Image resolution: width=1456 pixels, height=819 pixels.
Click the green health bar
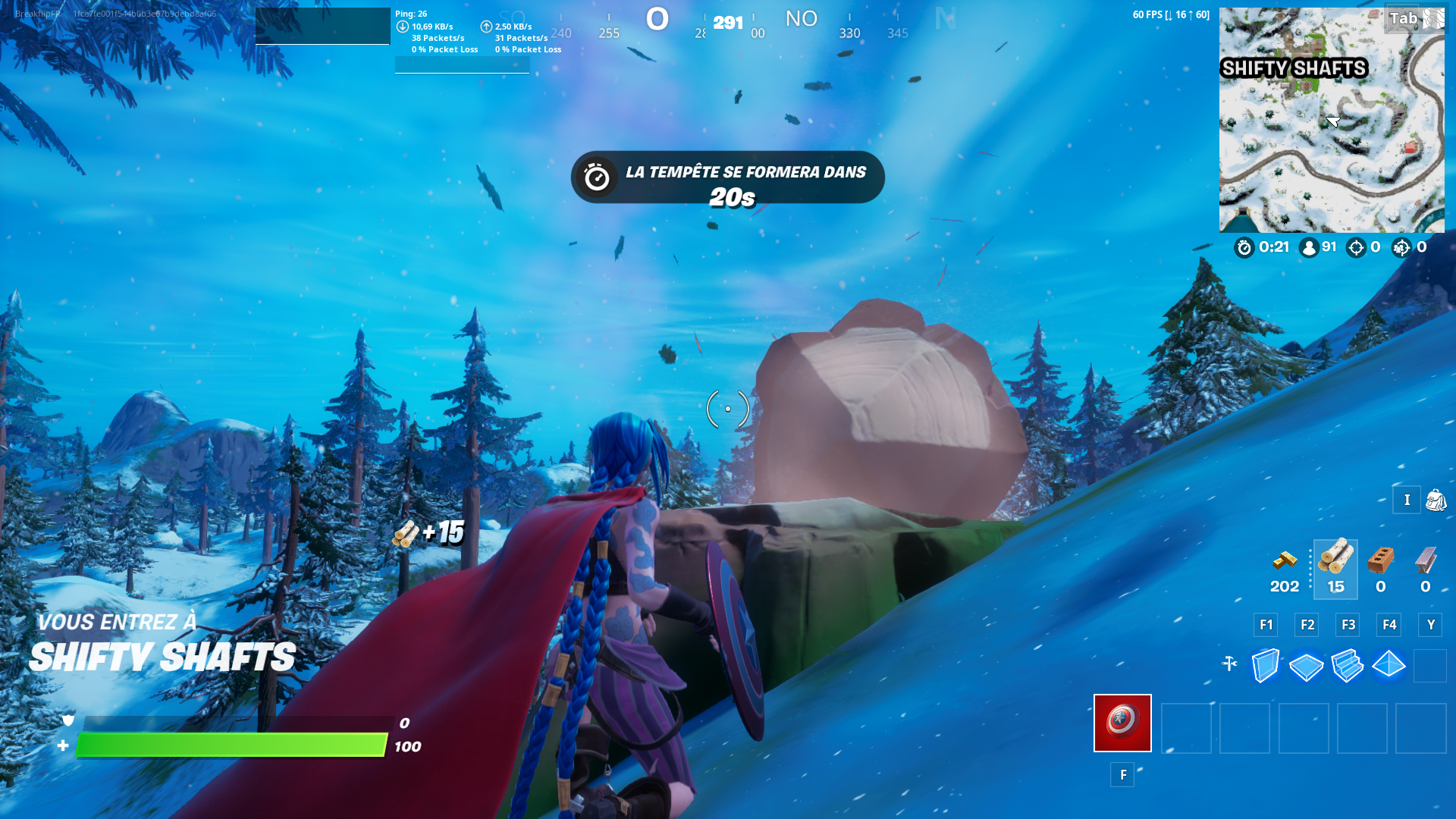(227, 745)
